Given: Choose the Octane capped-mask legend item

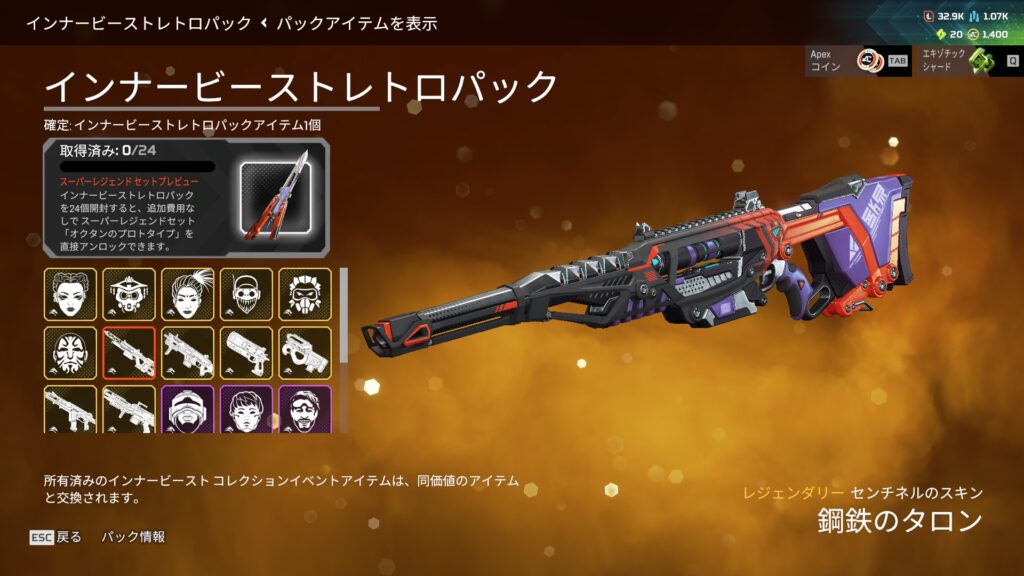Looking at the screenshot, I should 246,294.
